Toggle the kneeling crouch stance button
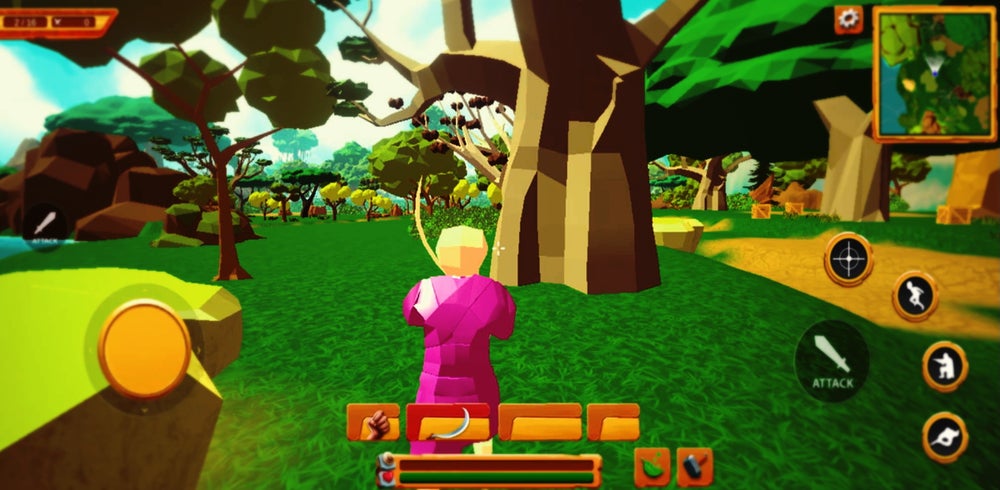This screenshot has height=490, width=1000. click(x=944, y=366)
